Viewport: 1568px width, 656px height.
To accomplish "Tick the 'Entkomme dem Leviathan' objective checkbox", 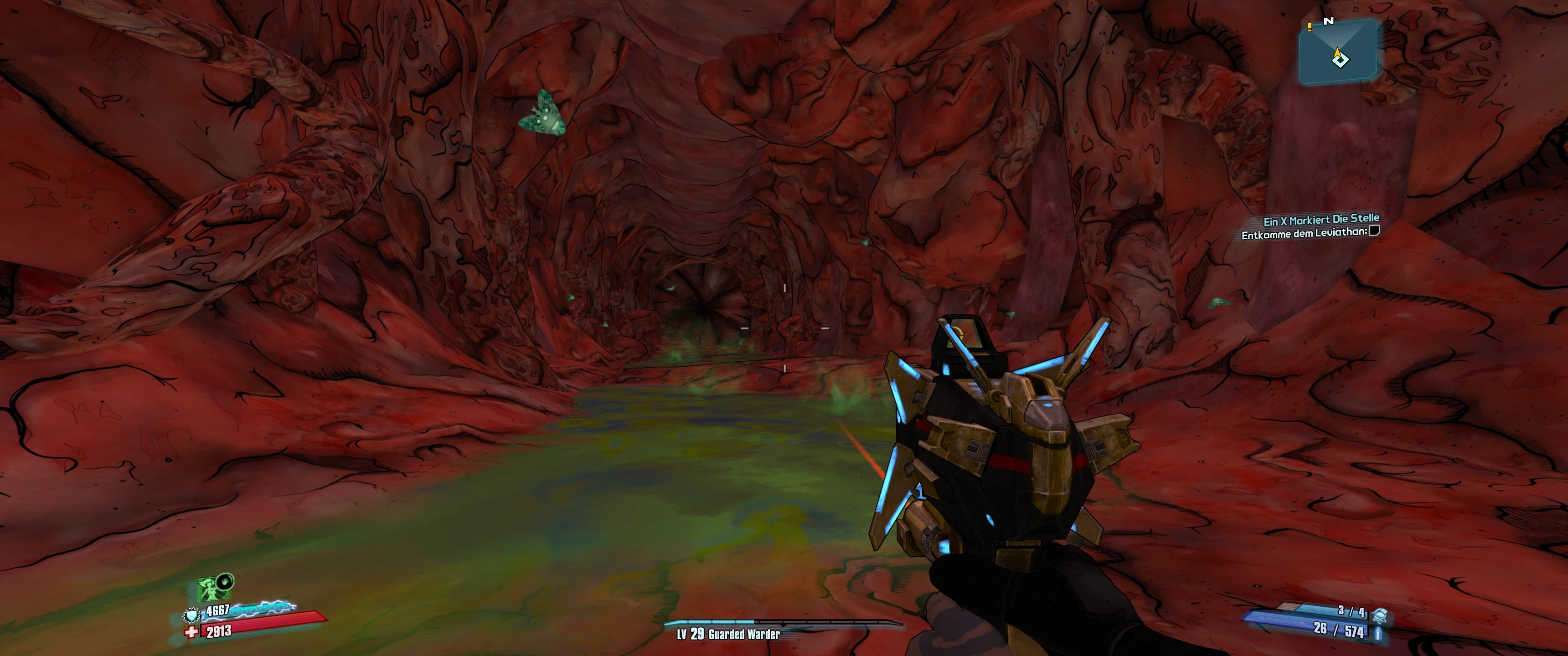I will 1374,231.
